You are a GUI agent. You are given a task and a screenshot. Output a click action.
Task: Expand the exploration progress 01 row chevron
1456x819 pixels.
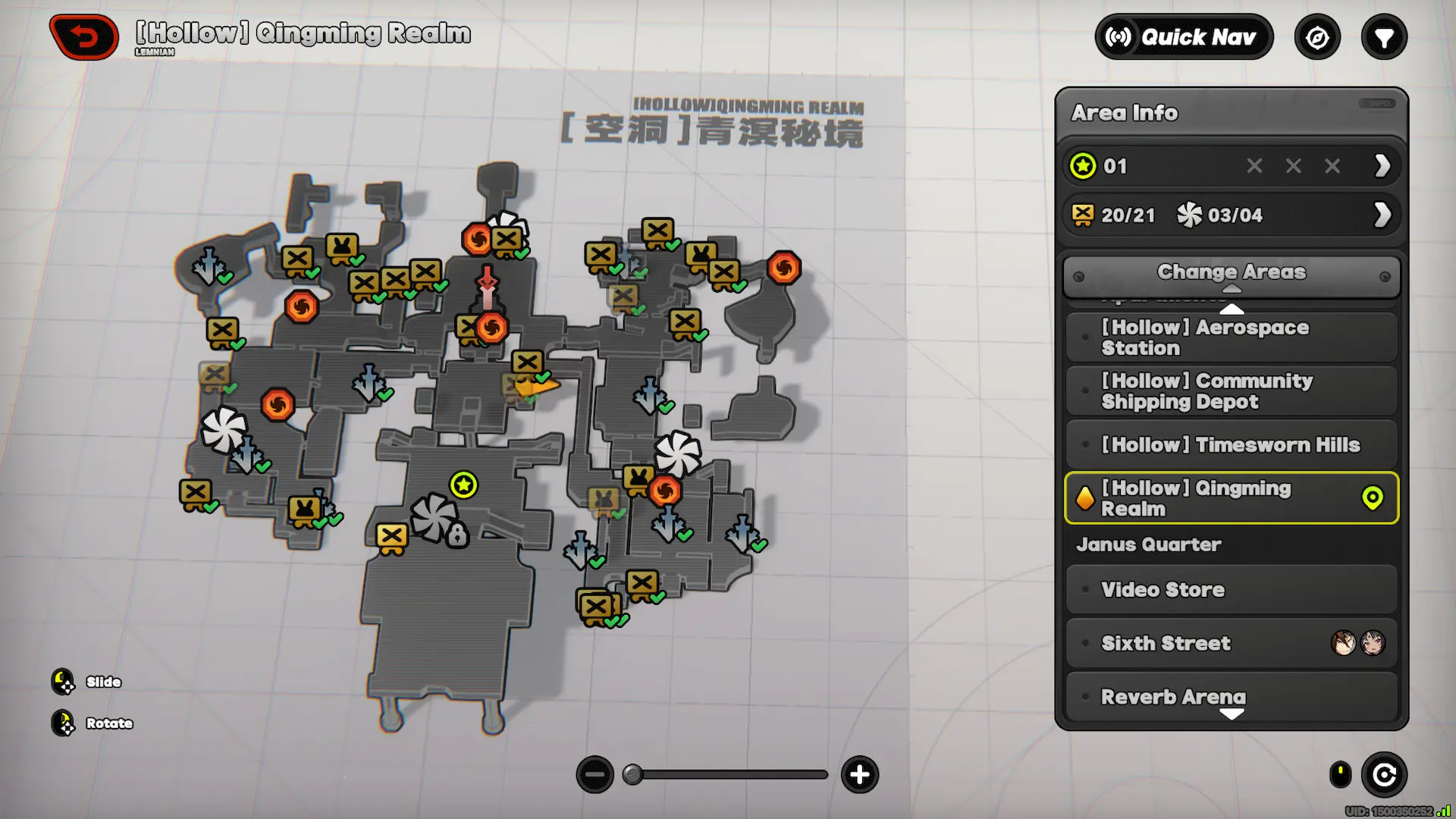[x=1380, y=166]
